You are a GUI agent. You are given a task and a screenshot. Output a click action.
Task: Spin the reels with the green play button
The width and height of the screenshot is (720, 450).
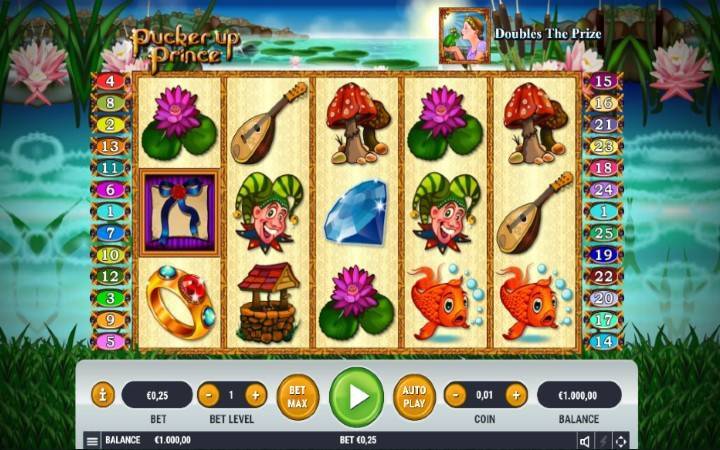point(356,396)
